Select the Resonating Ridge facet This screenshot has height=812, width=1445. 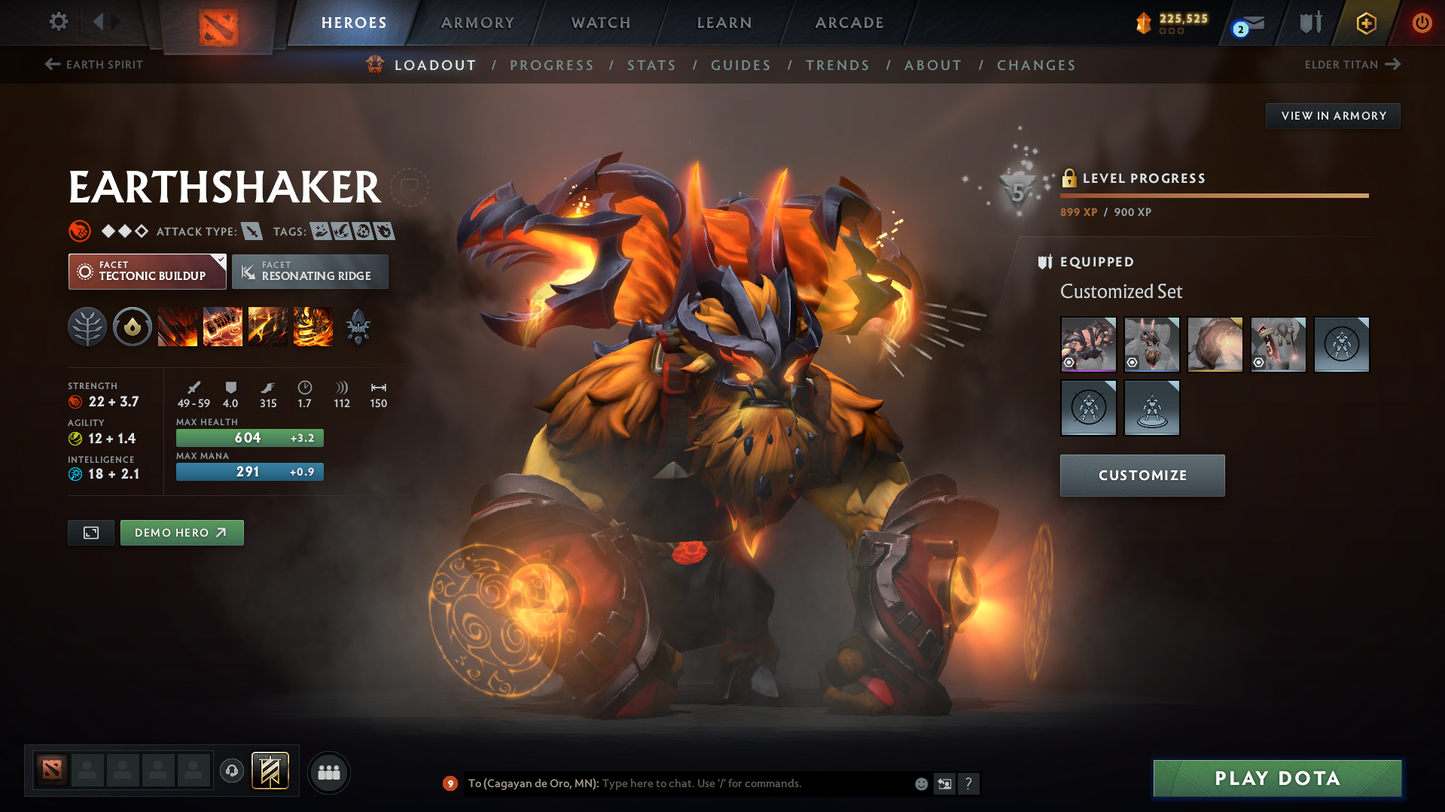[x=310, y=272]
